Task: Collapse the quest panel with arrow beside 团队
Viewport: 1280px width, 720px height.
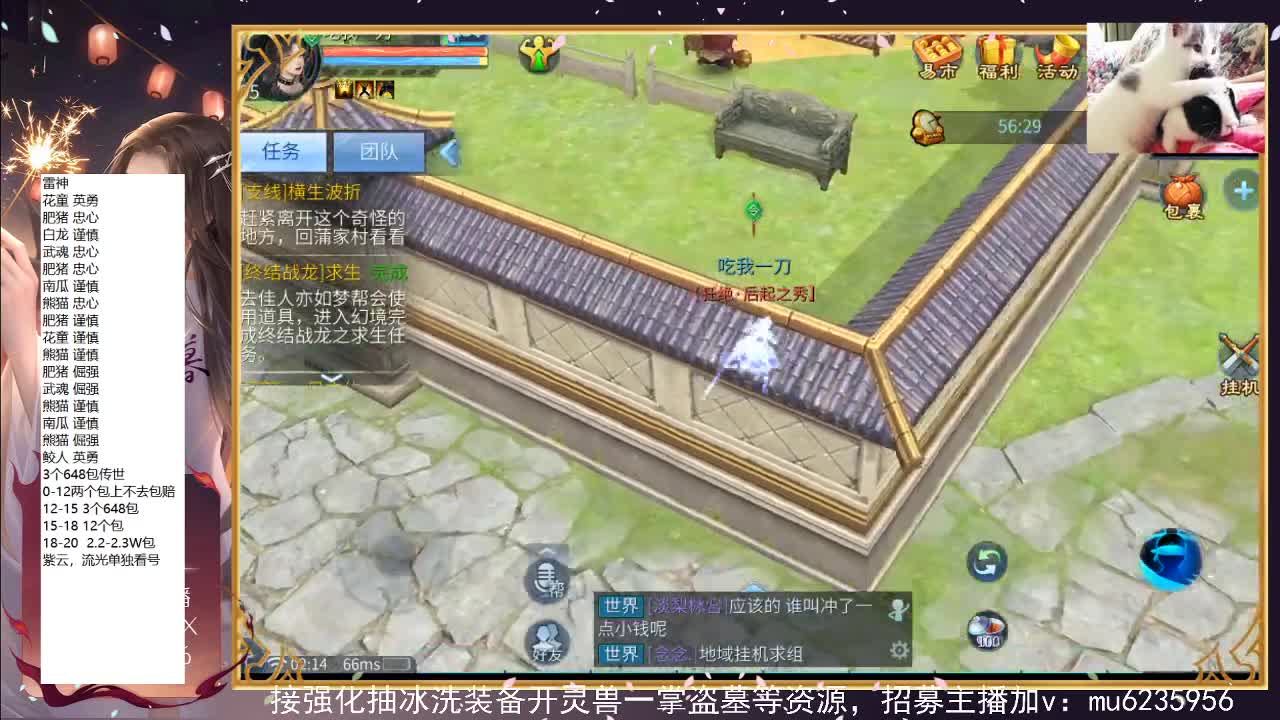Action: point(447,152)
